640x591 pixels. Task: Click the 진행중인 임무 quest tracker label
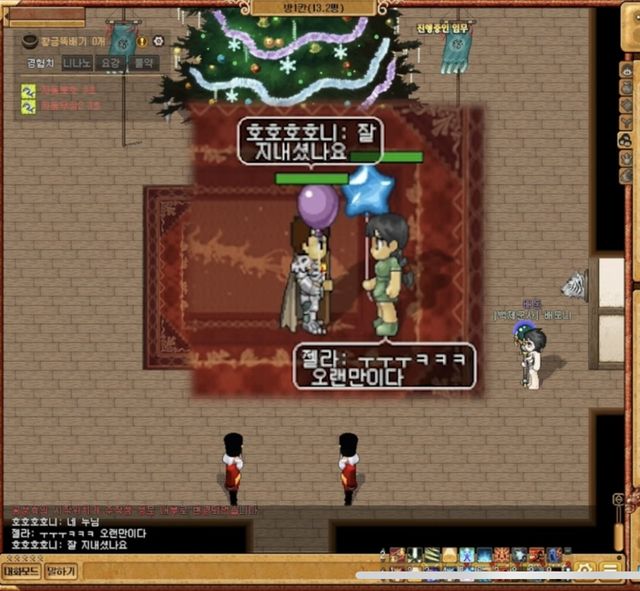coord(443,29)
